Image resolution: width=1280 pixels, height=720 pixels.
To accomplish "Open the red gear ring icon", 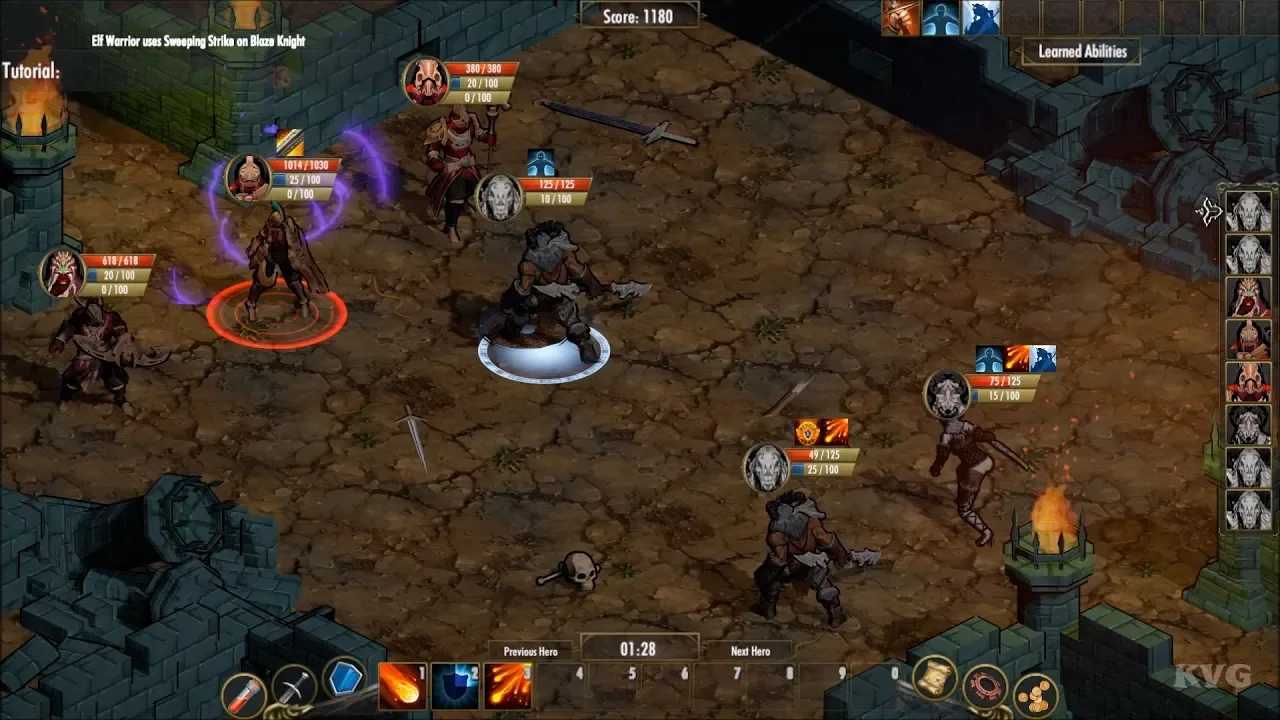I will [x=985, y=687].
